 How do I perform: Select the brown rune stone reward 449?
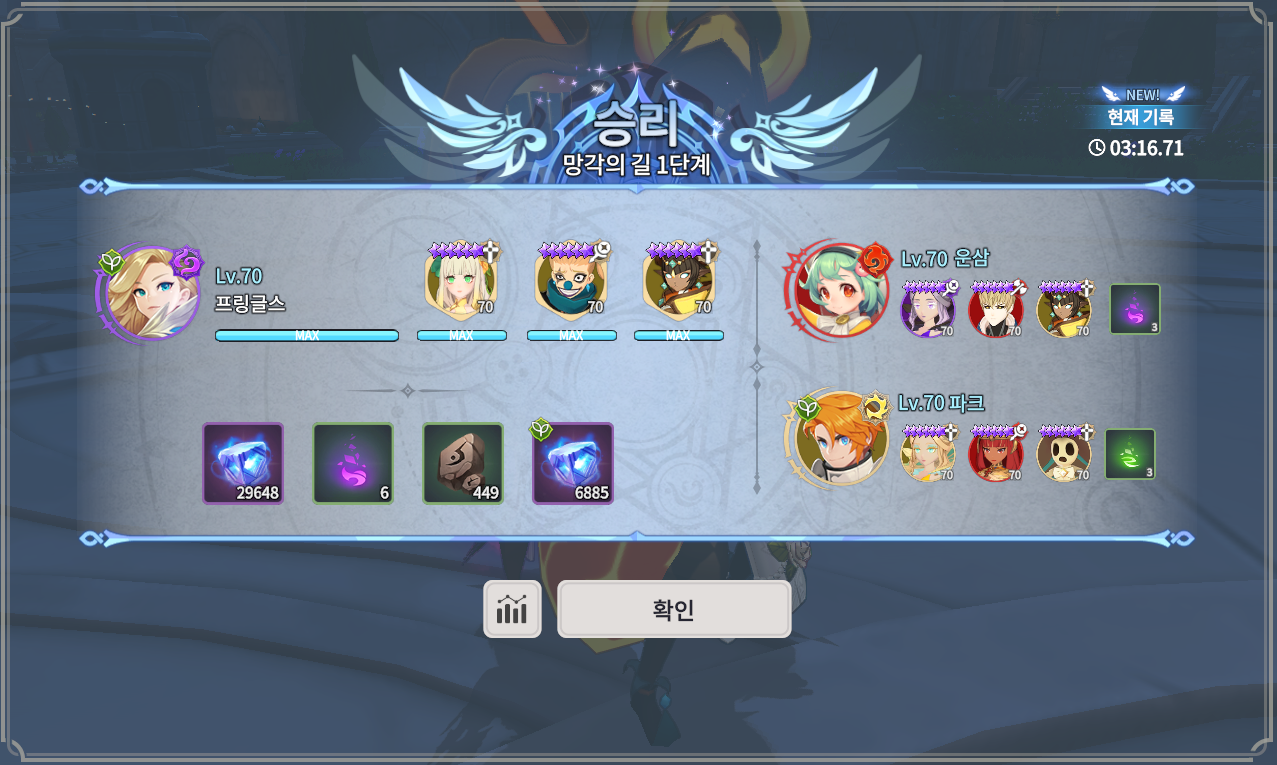[463, 463]
